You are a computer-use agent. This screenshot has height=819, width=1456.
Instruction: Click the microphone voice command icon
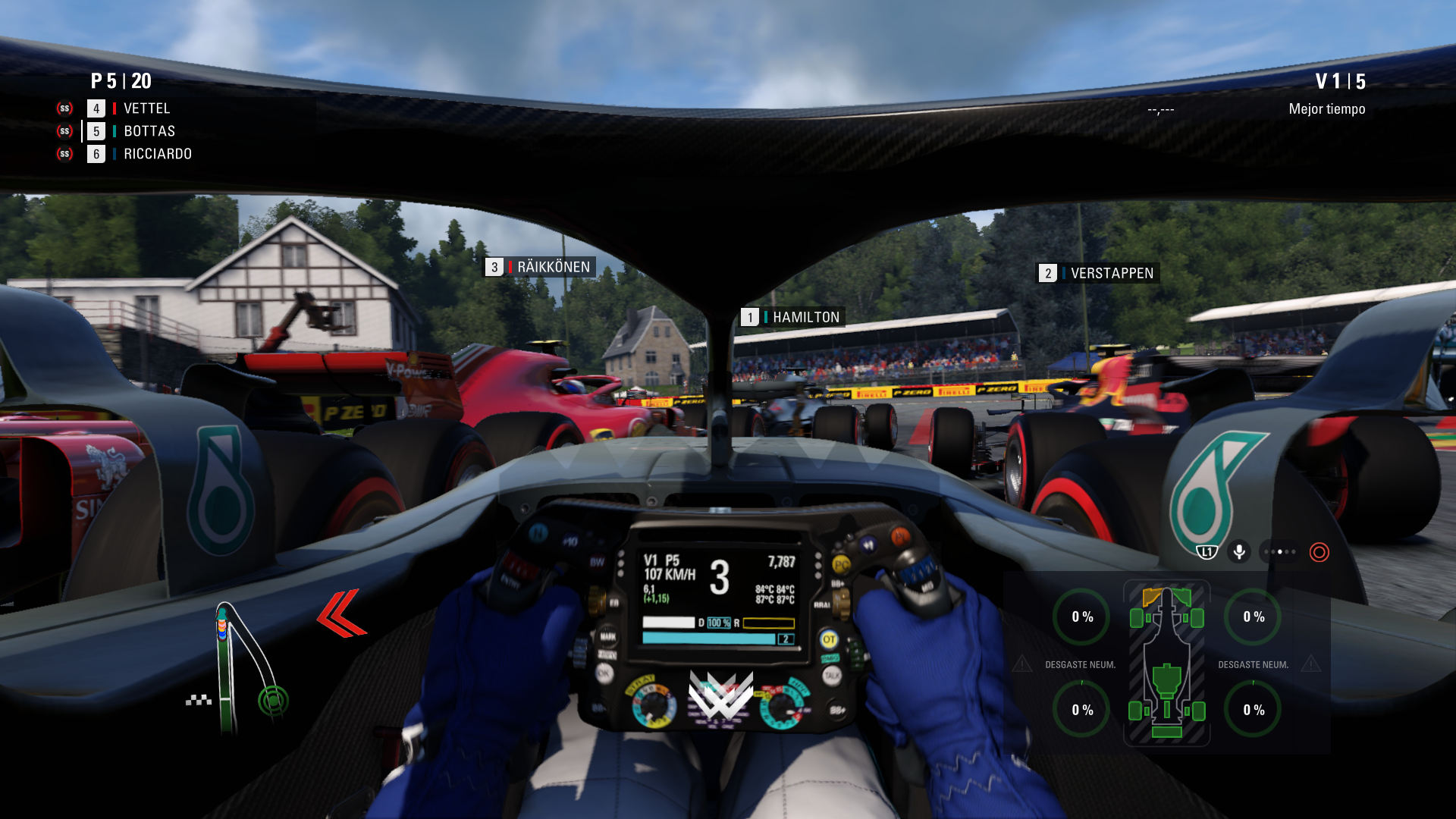pos(1239,551)
